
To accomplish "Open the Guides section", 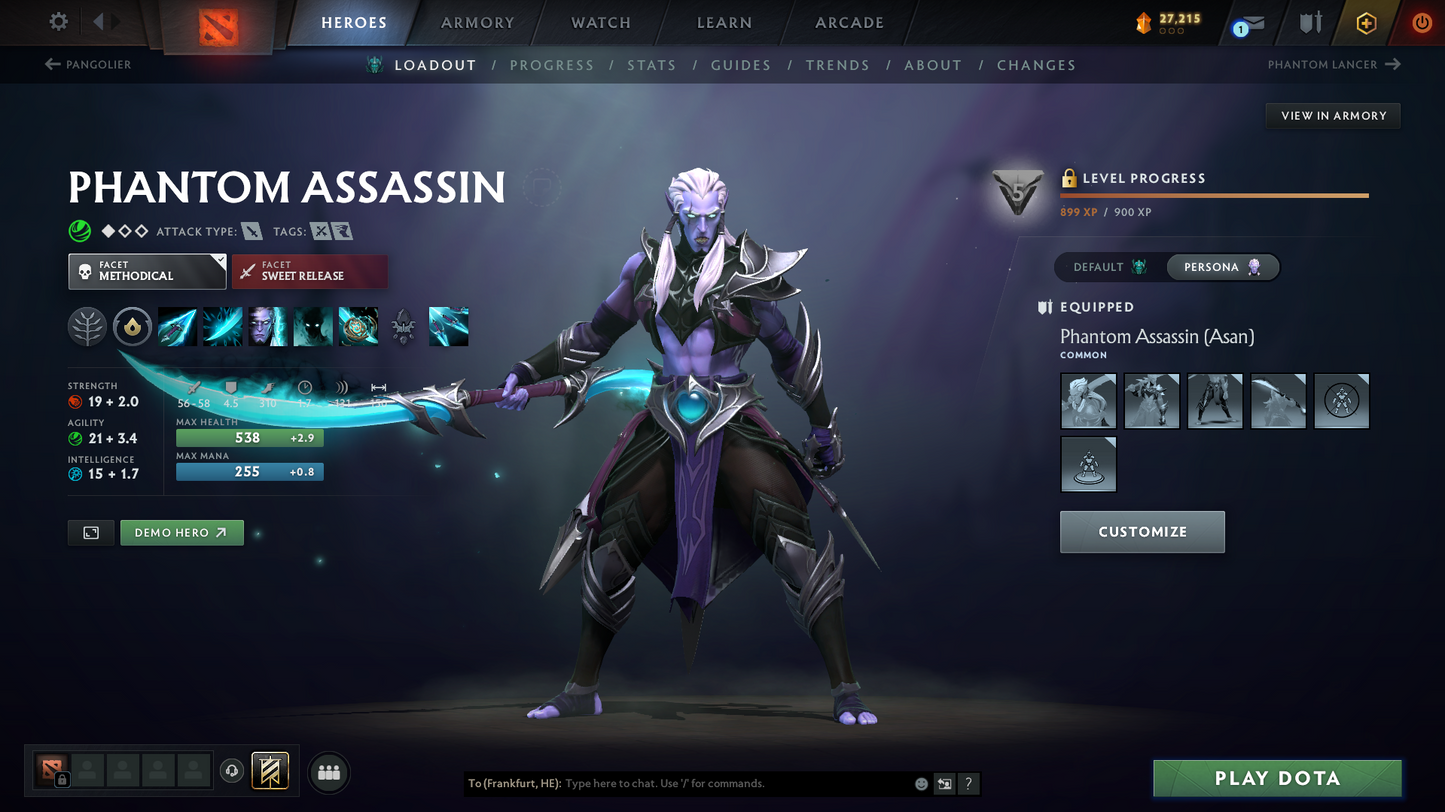I will tap(741, 65).
